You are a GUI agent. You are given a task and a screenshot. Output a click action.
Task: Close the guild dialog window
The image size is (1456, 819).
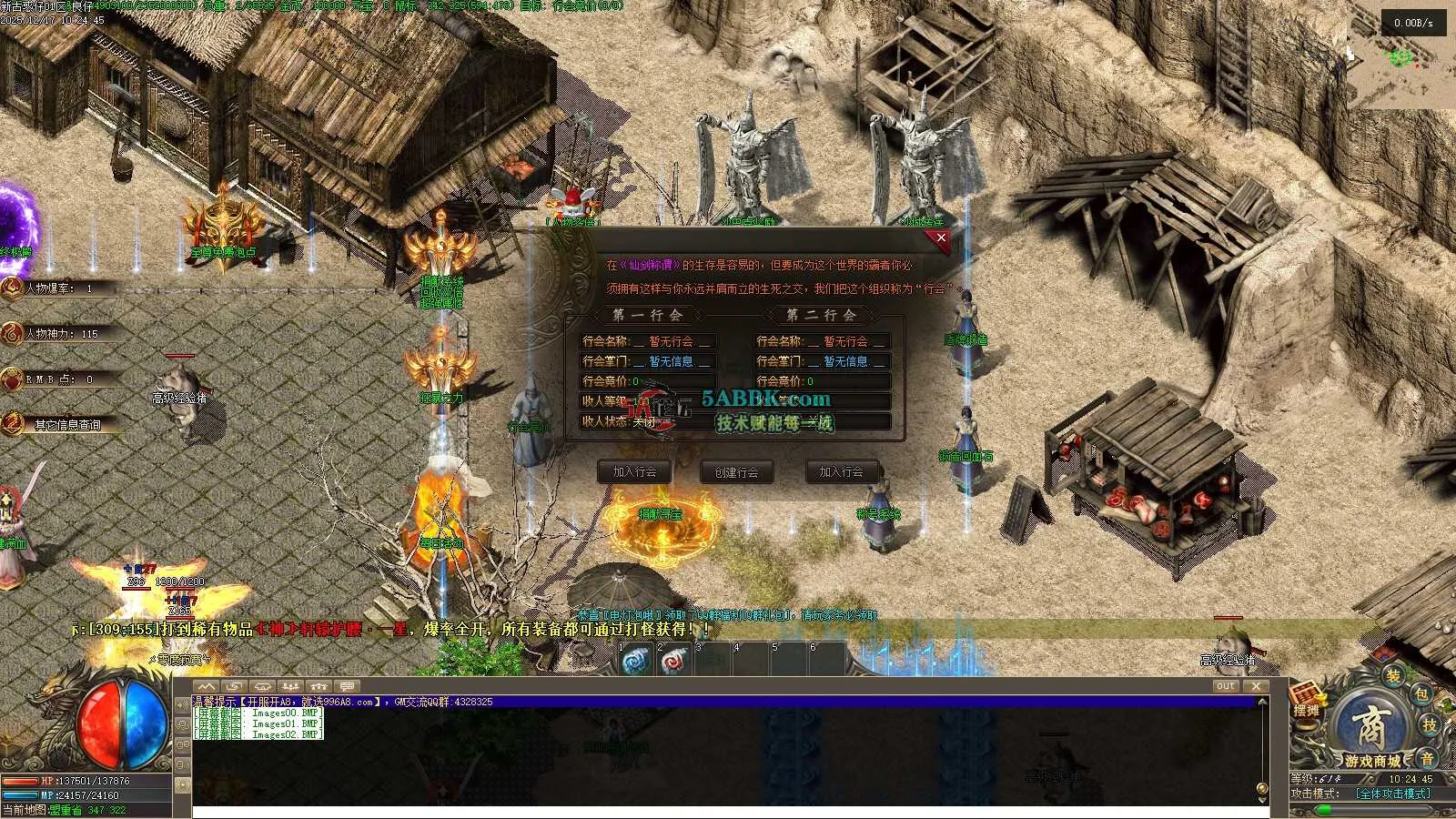click(x=941, y=238)
